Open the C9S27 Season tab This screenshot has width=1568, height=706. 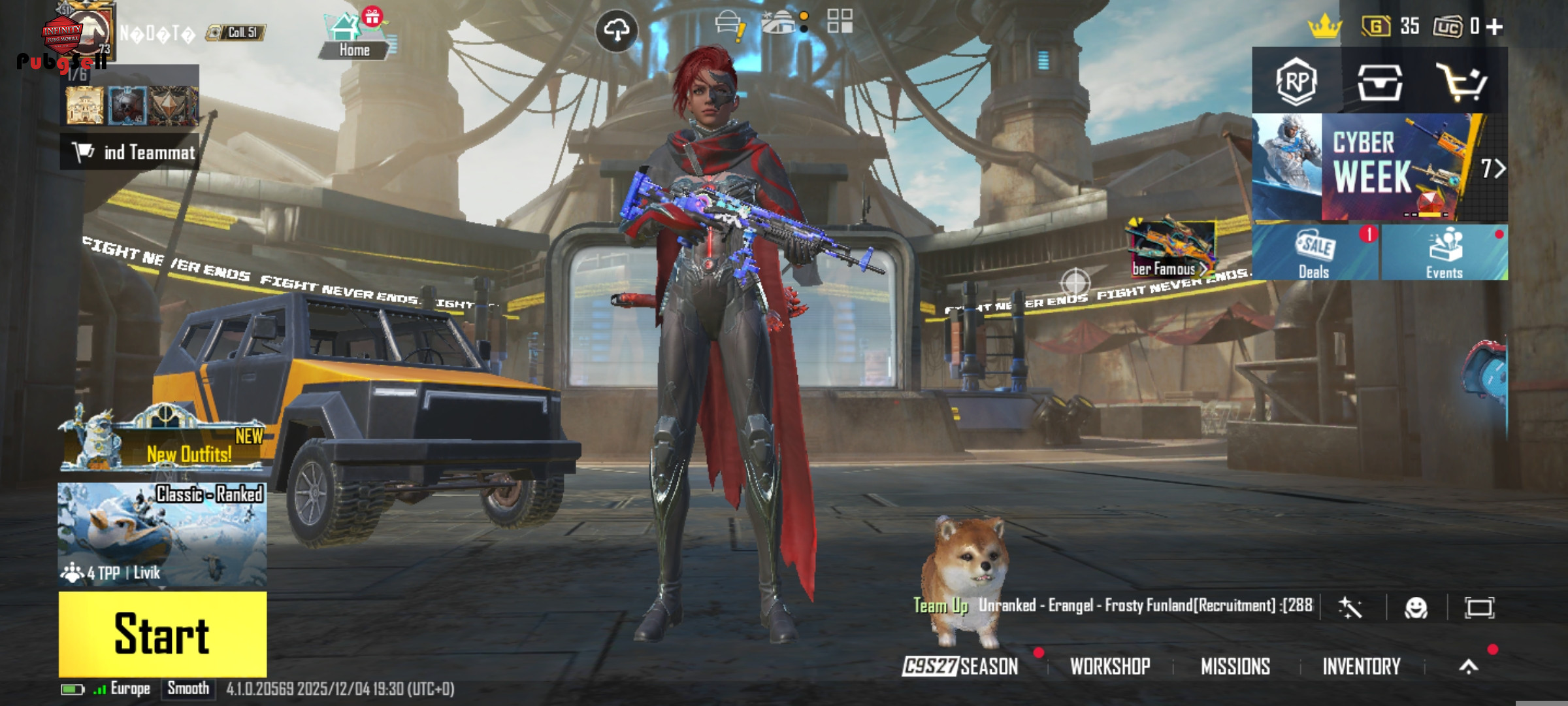960,666
